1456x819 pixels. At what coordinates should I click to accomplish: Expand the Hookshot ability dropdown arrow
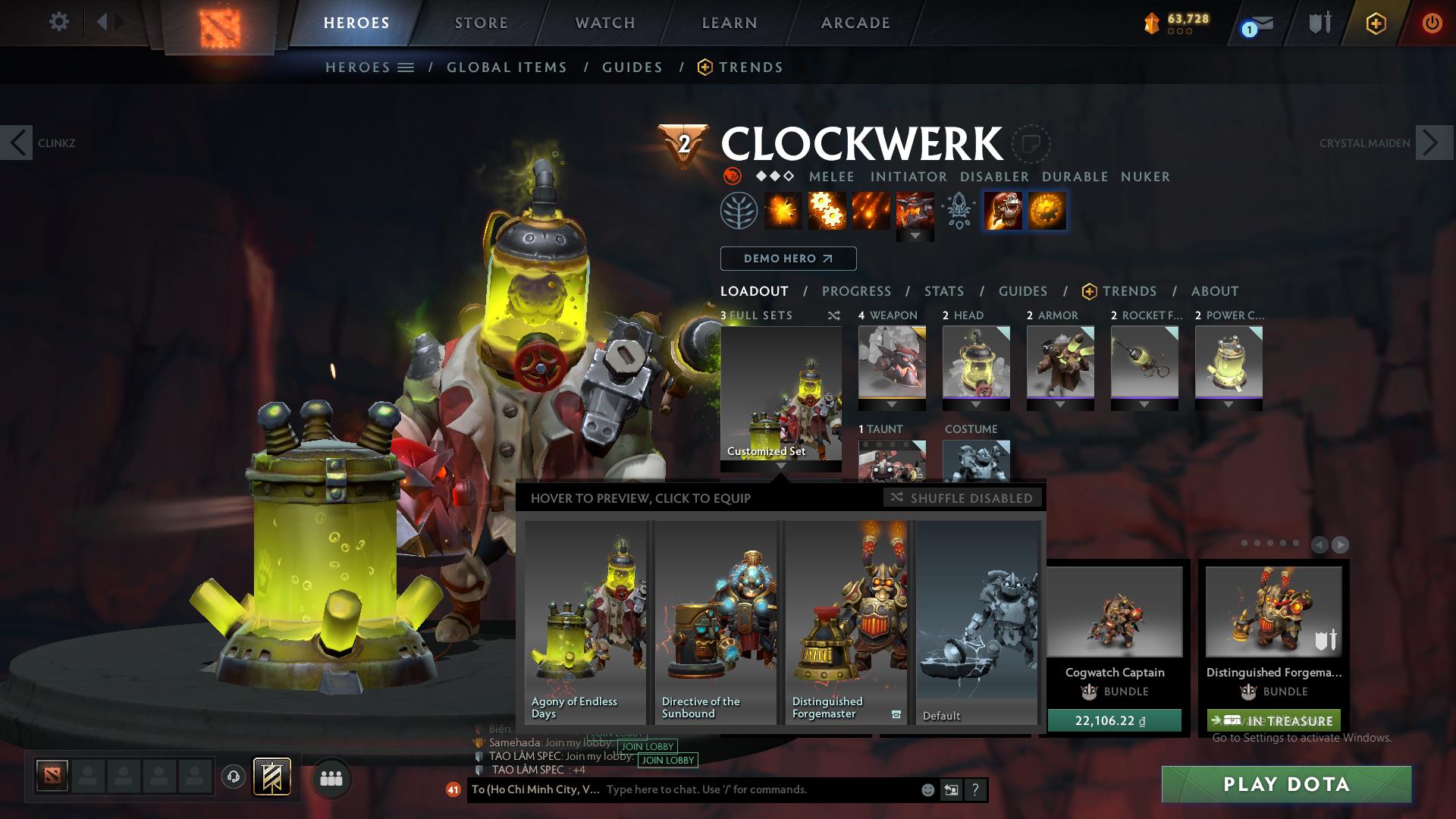tap(916, 235)
